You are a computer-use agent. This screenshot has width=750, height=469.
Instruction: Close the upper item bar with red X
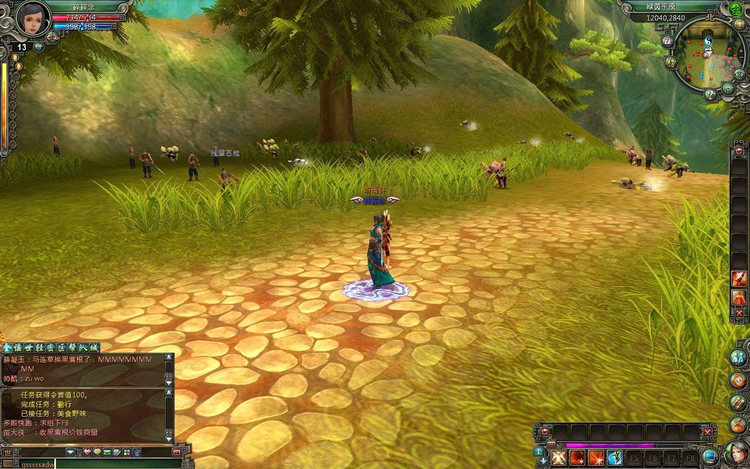coord(708,432)
